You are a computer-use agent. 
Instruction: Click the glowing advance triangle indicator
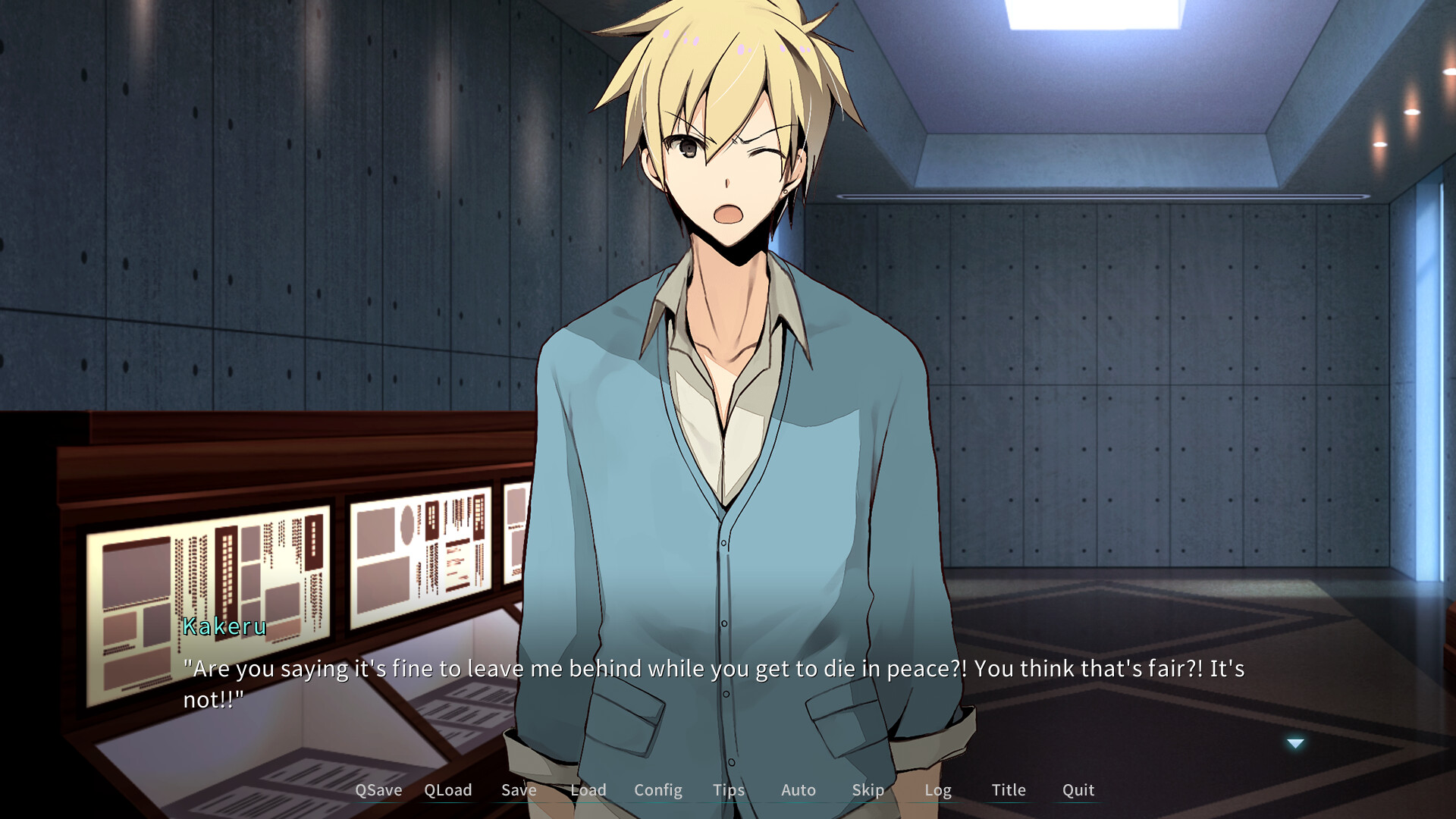(x=1294, y=743)
